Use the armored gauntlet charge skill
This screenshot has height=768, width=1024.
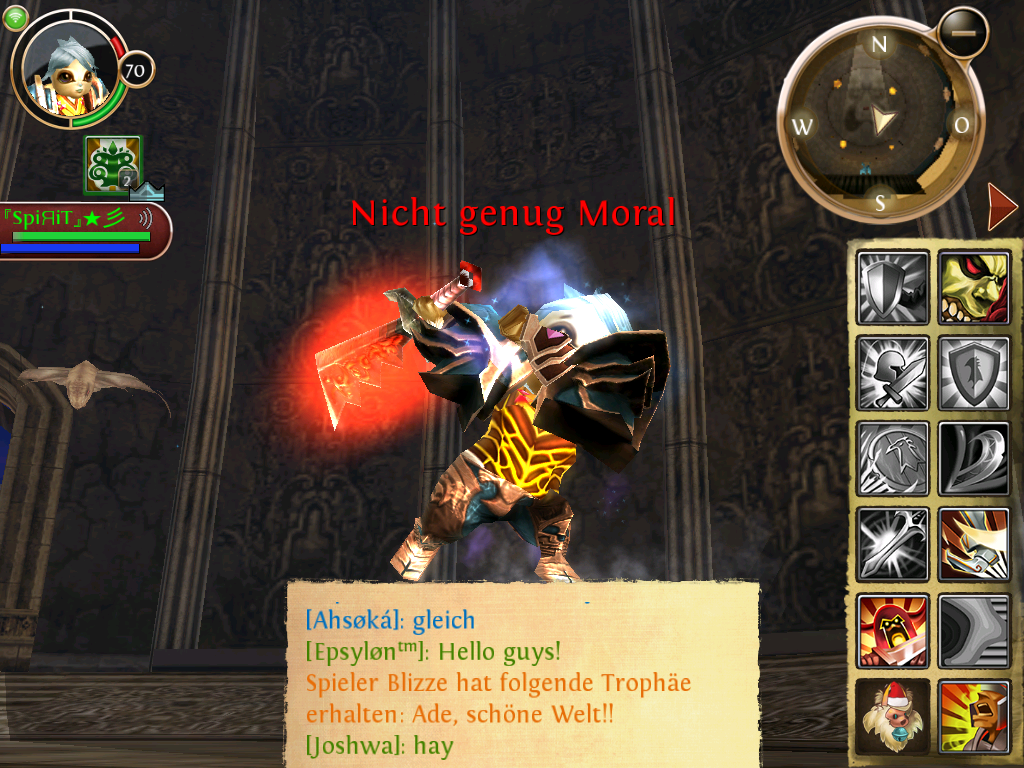973,545
